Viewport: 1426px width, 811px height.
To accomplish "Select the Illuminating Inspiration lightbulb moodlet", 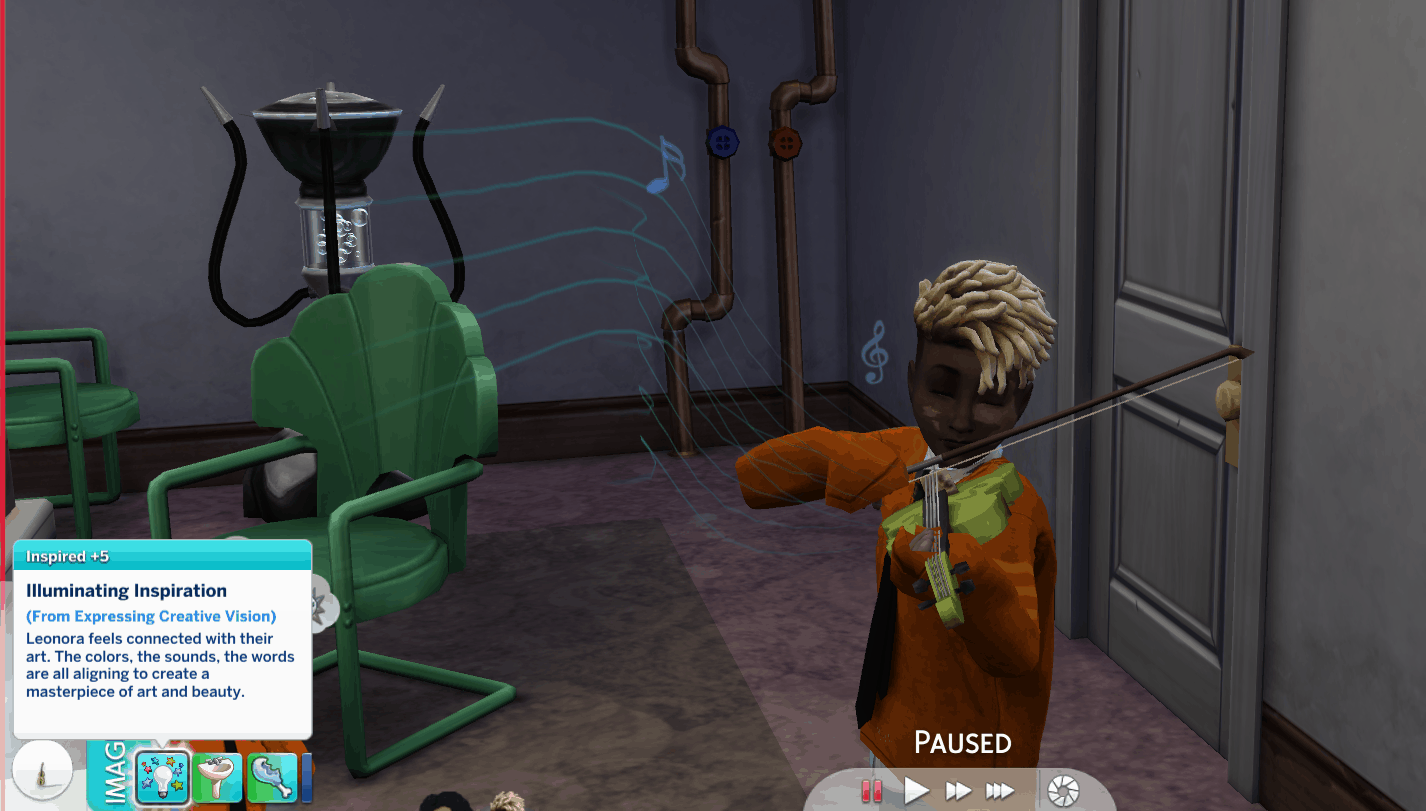I will point(163,777).
